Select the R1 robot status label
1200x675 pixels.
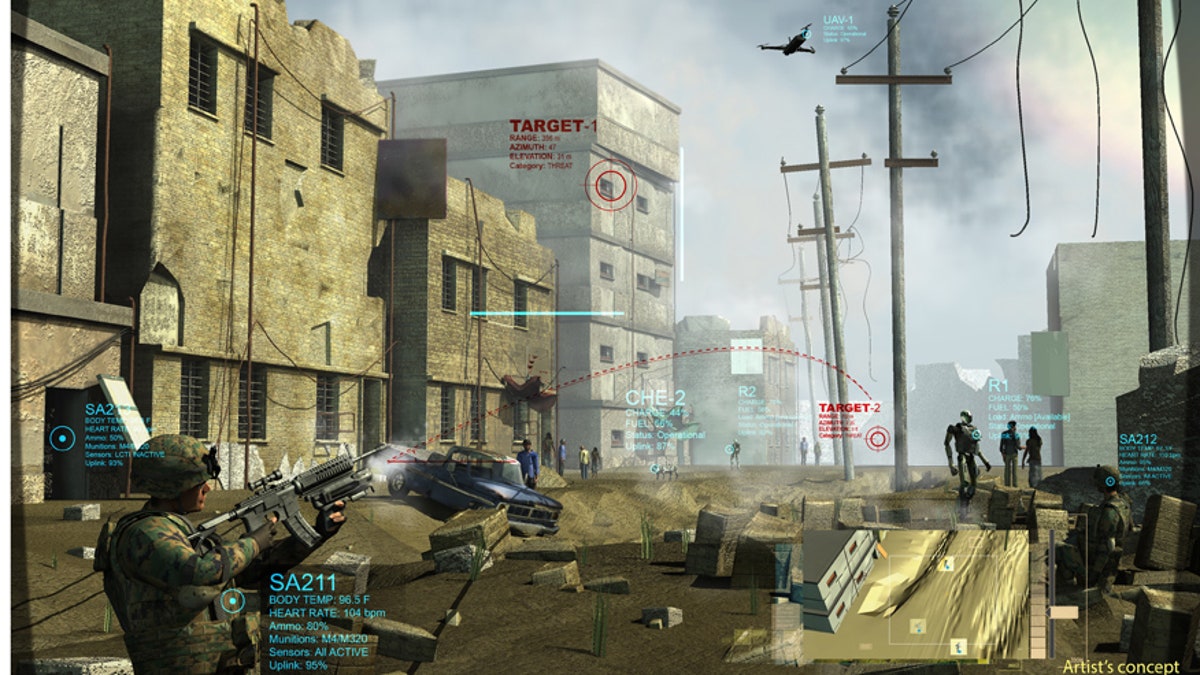point(998,385)
